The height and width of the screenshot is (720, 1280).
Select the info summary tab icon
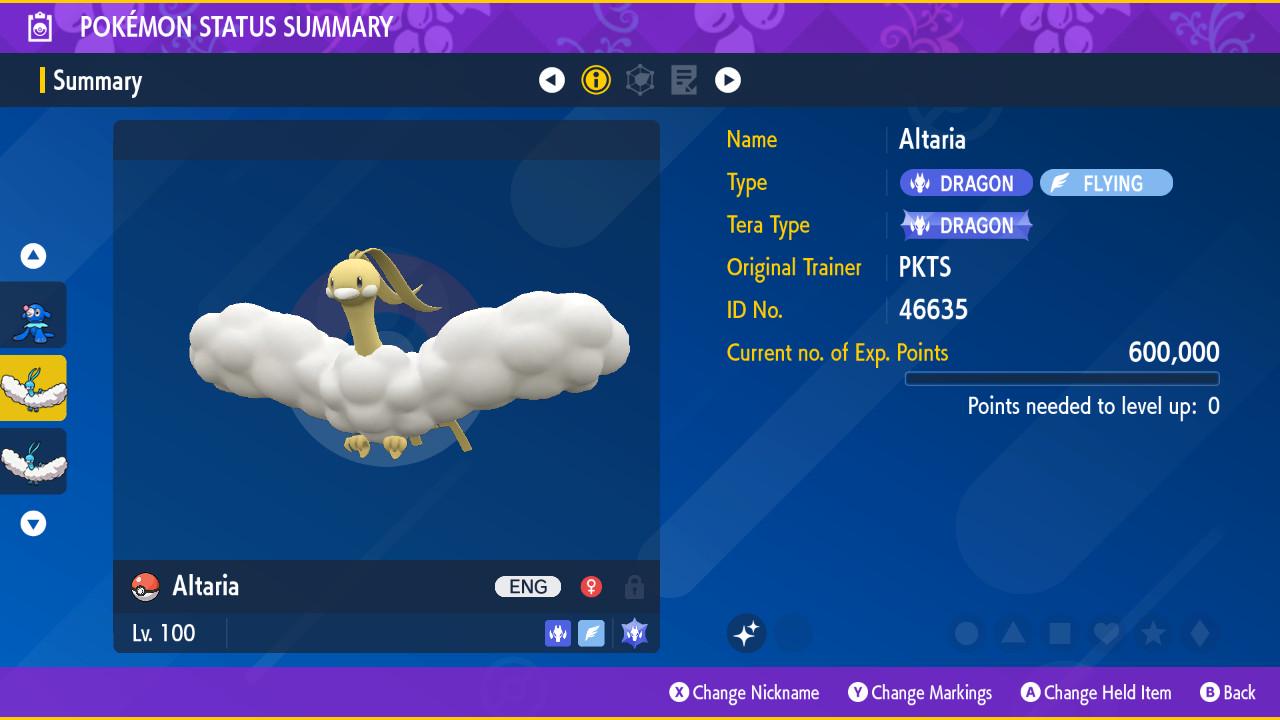click(596, 80)
